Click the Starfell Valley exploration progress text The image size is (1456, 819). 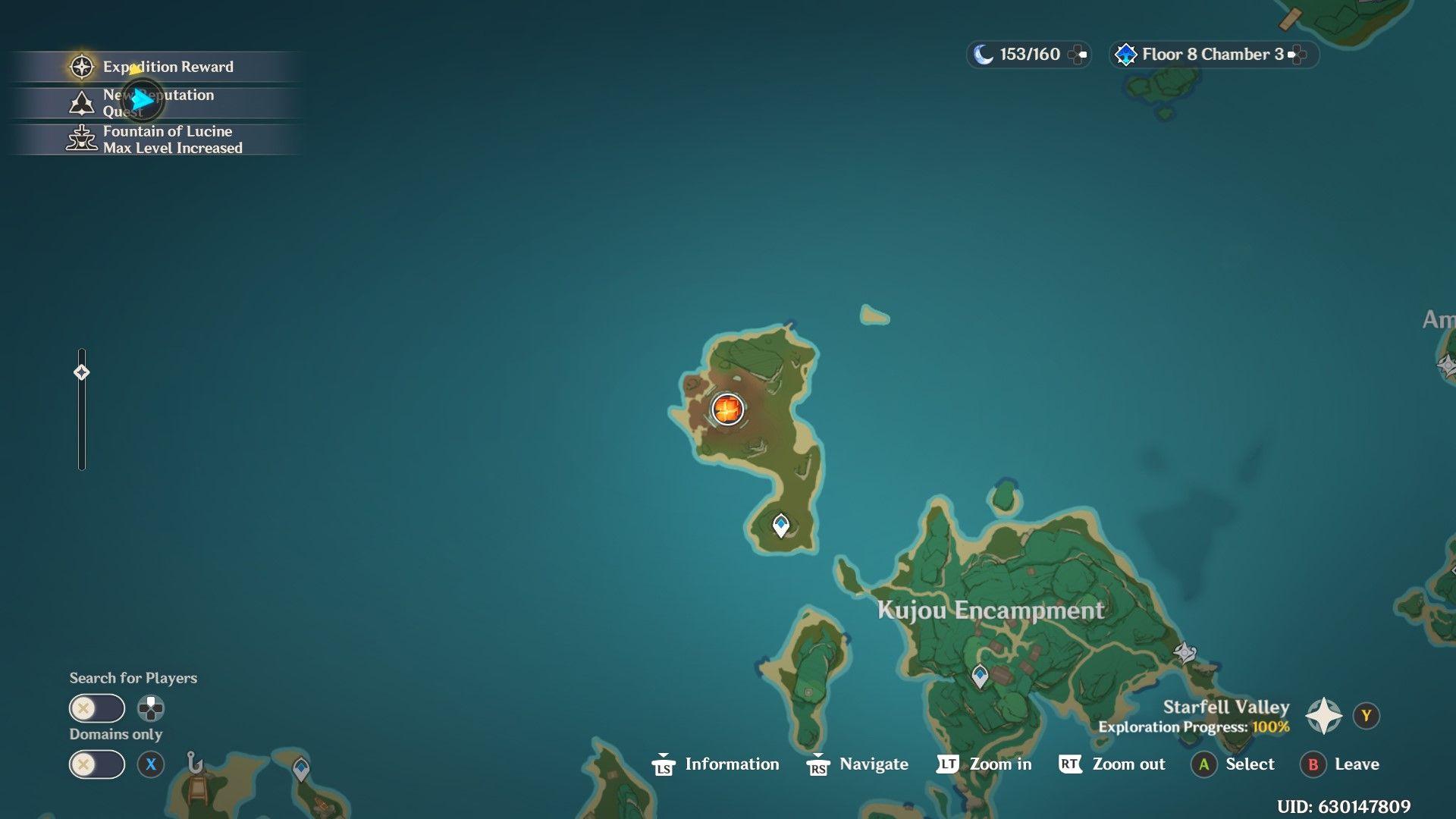[1193, 726]
